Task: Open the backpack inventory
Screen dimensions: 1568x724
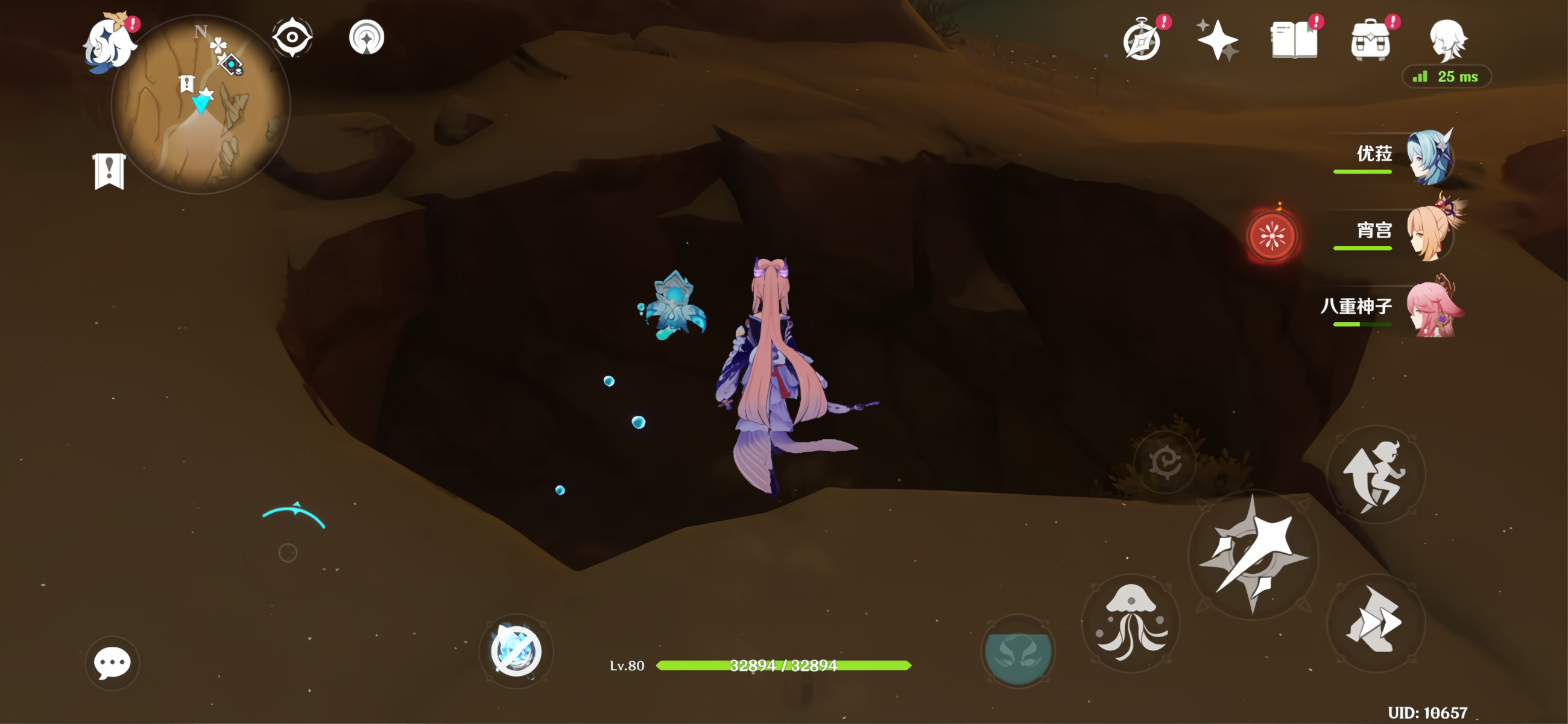Action: 1370,41
